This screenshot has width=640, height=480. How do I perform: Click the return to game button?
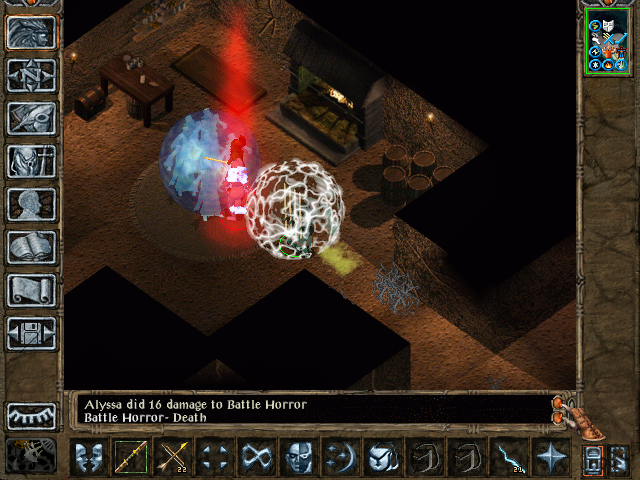31,32
